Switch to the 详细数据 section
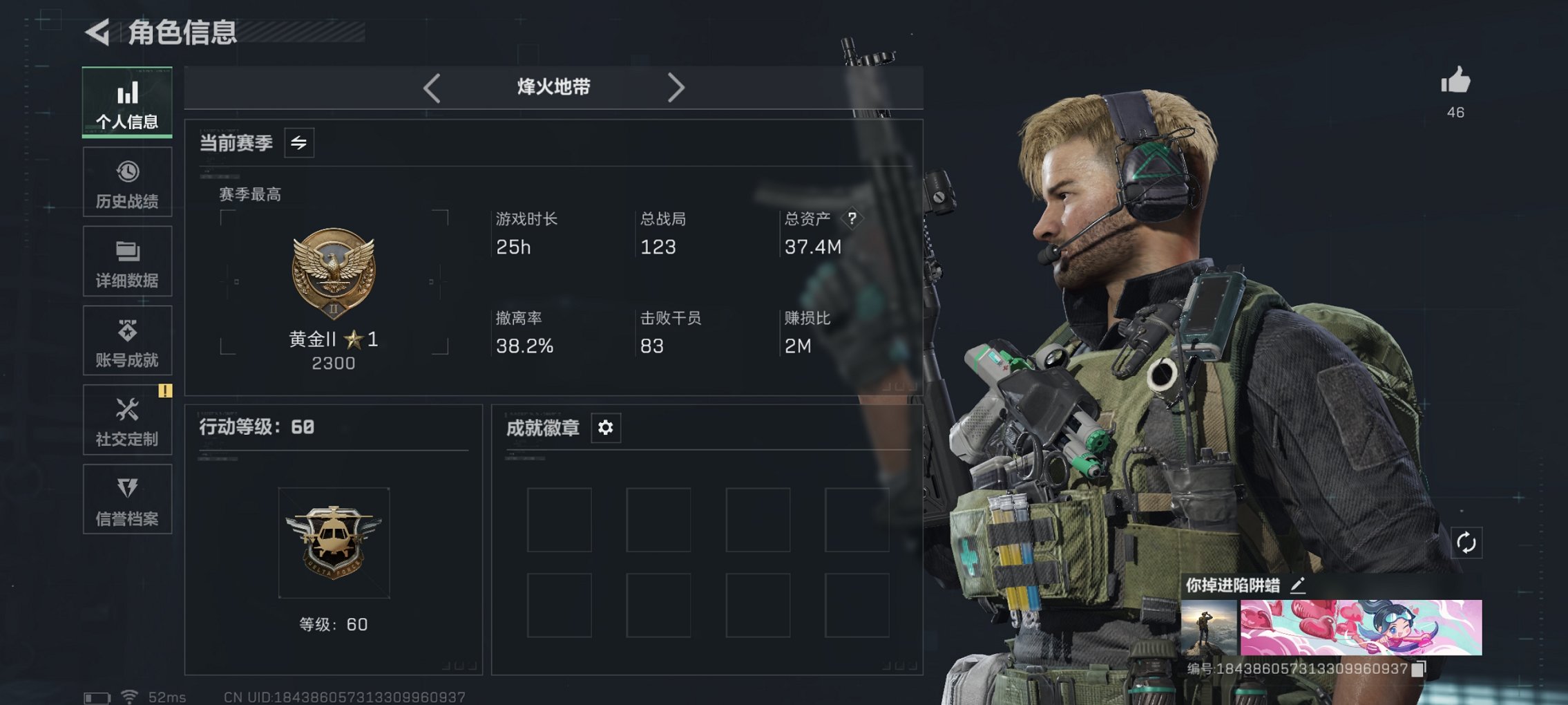The width and height of the screenshot is (1568, 705). point(126,261)
